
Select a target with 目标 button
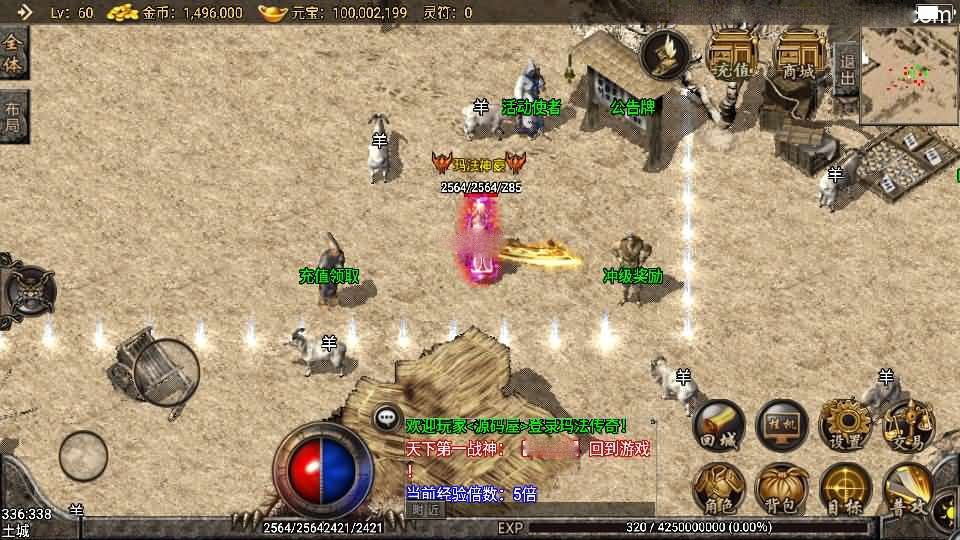(x=845, y=489)
